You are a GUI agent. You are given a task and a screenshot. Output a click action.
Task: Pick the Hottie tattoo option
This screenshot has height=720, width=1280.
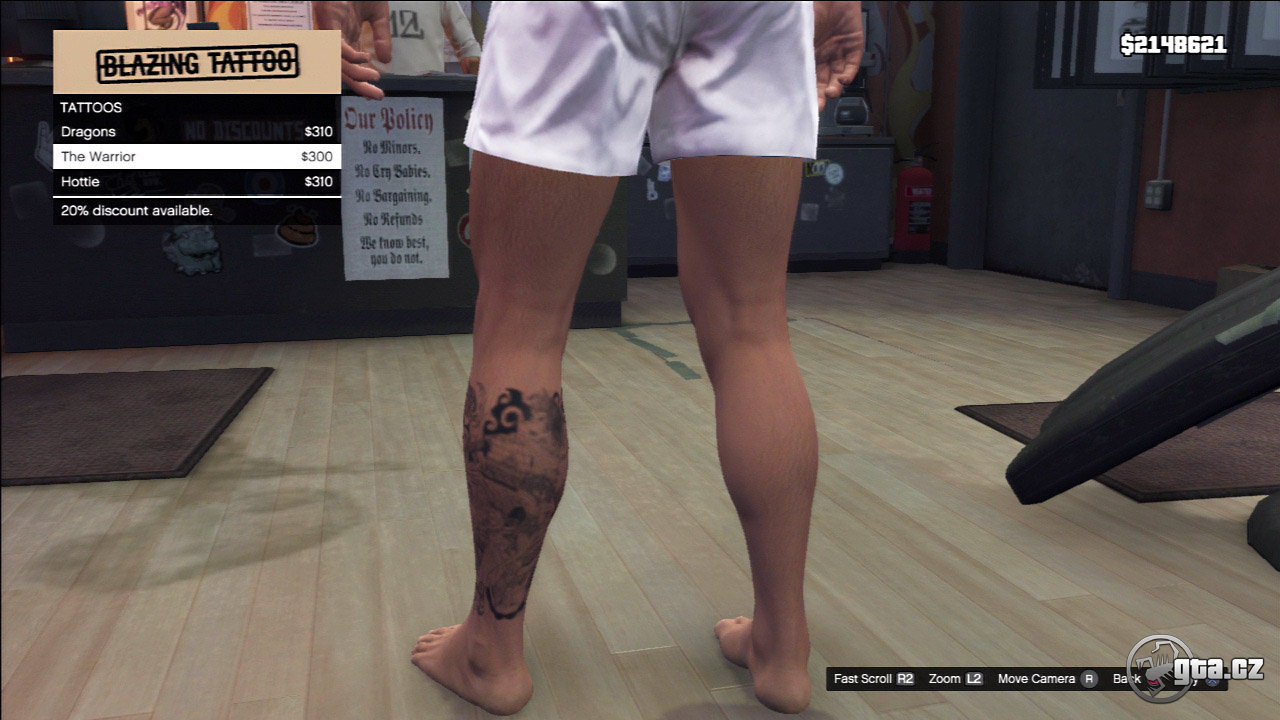click(196, 182)
